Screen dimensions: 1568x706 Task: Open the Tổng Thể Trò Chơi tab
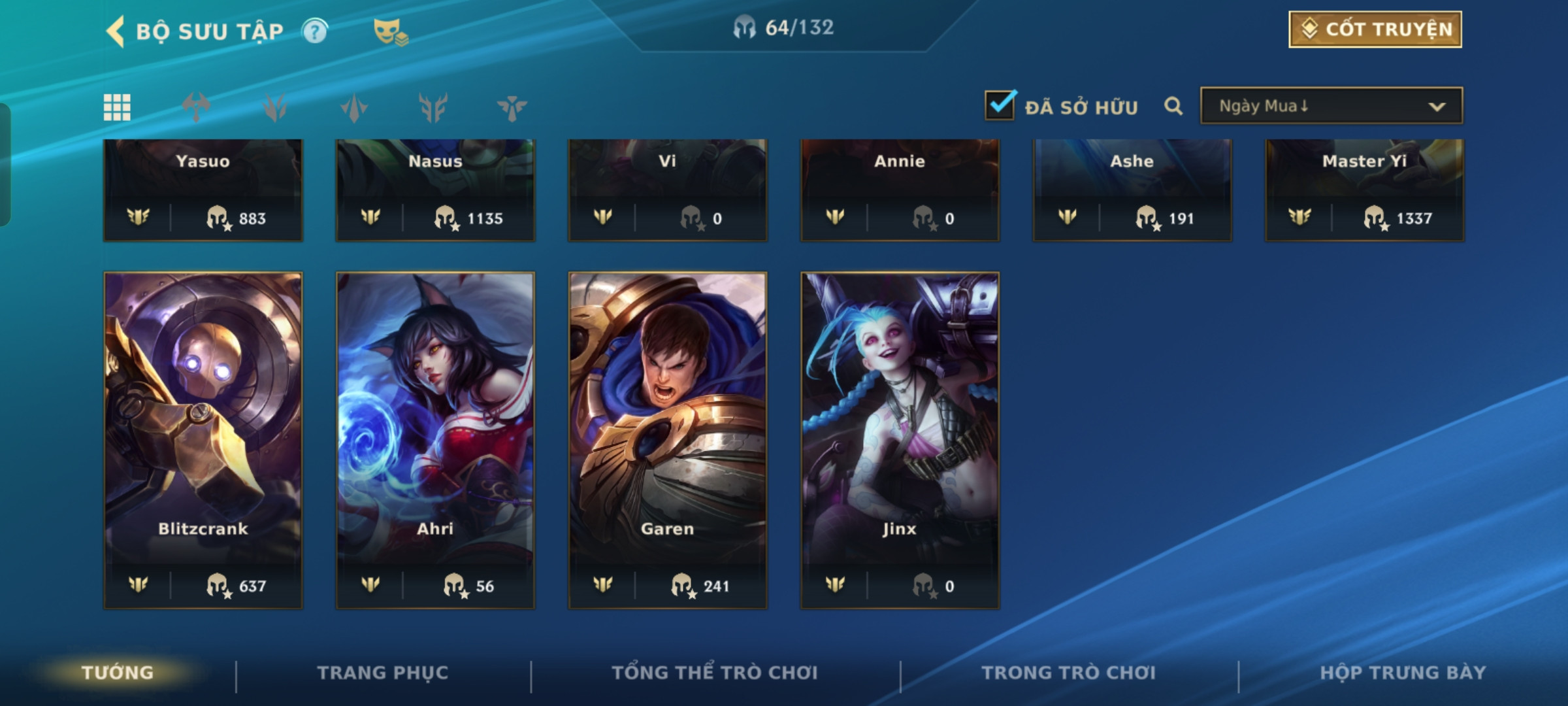715,673
